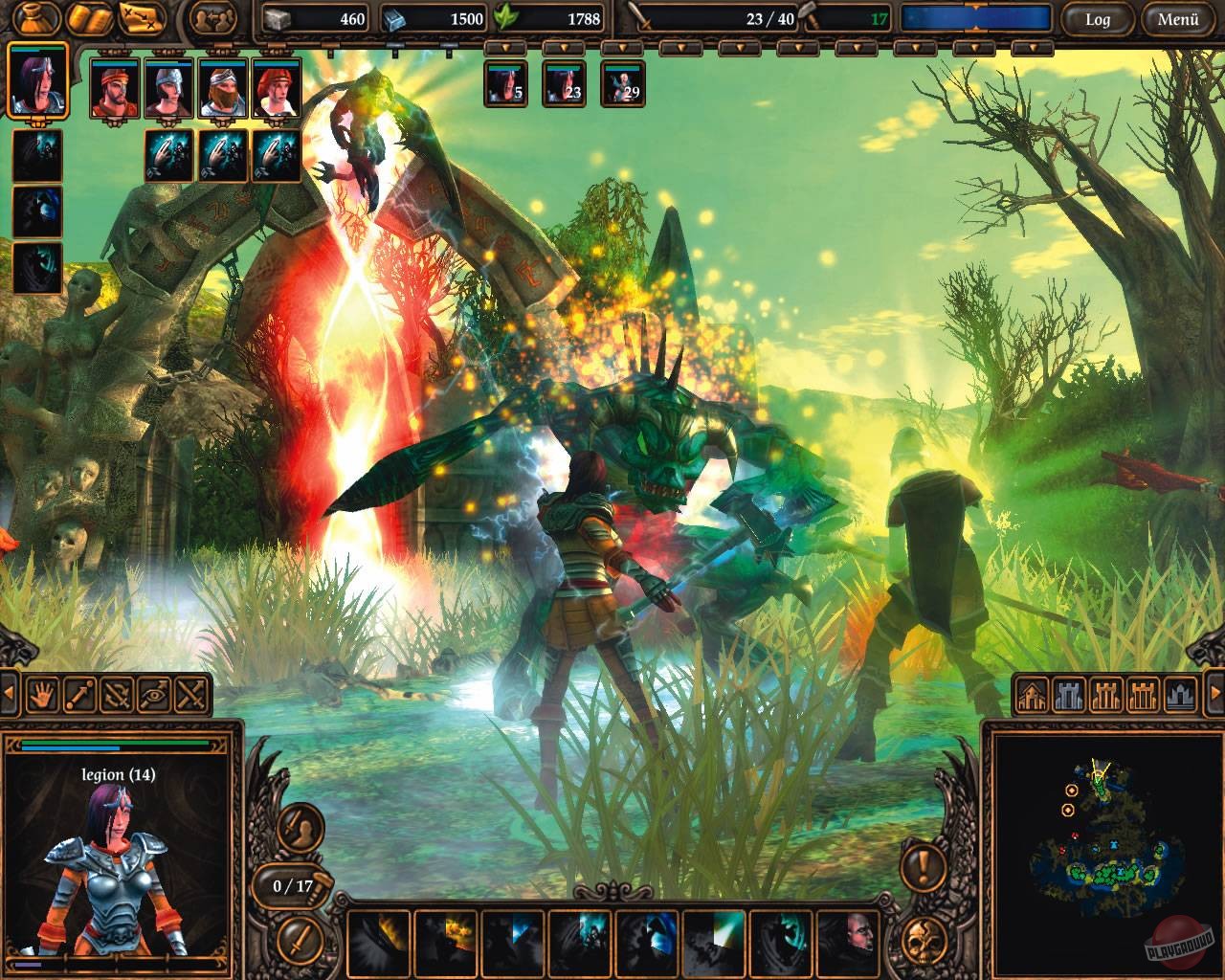This screenshot has width=1225, height=980.
Task: Open the Menü button
Action: coord(1178,18)
